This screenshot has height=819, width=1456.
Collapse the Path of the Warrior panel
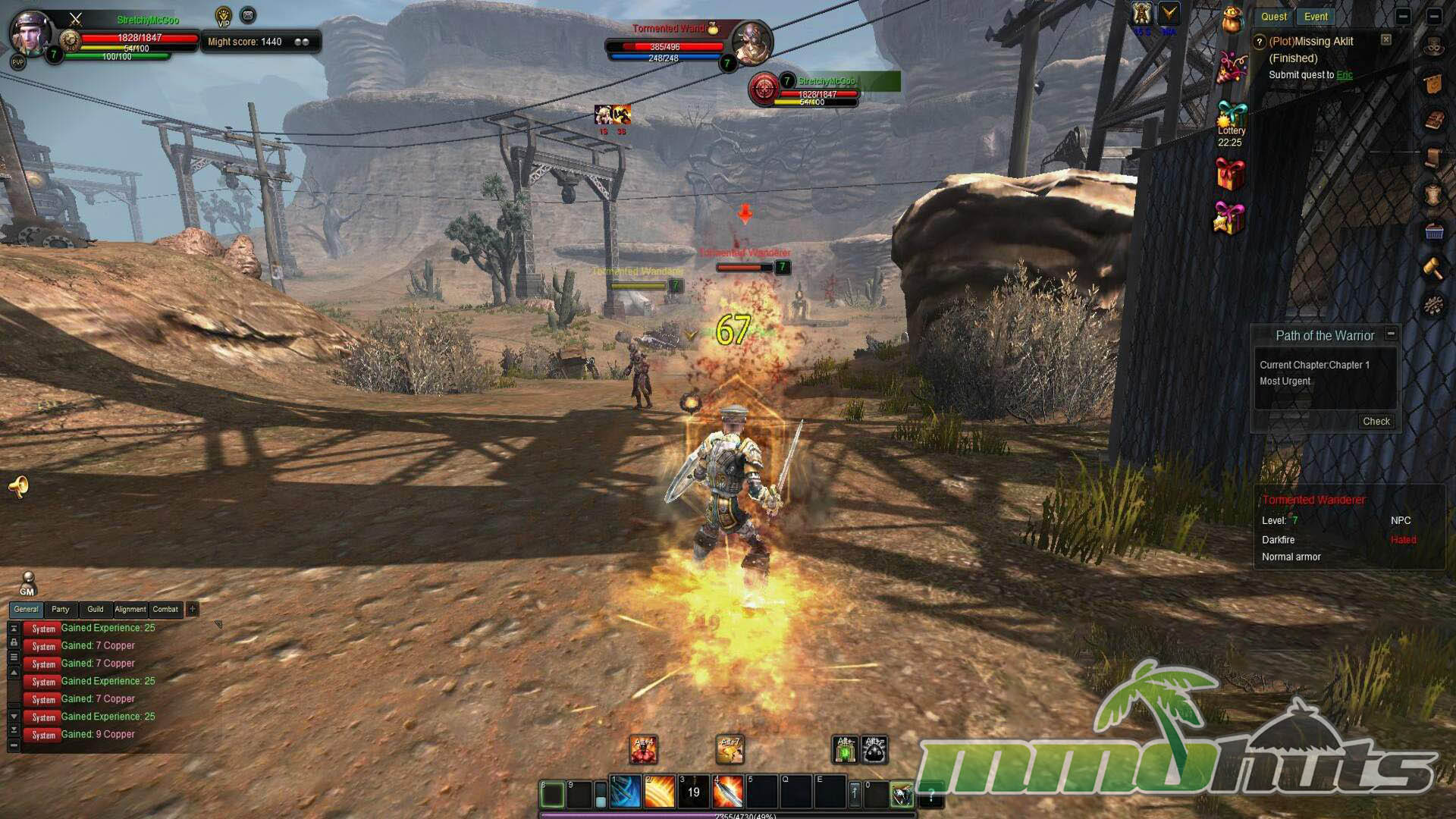[1391, 334]
